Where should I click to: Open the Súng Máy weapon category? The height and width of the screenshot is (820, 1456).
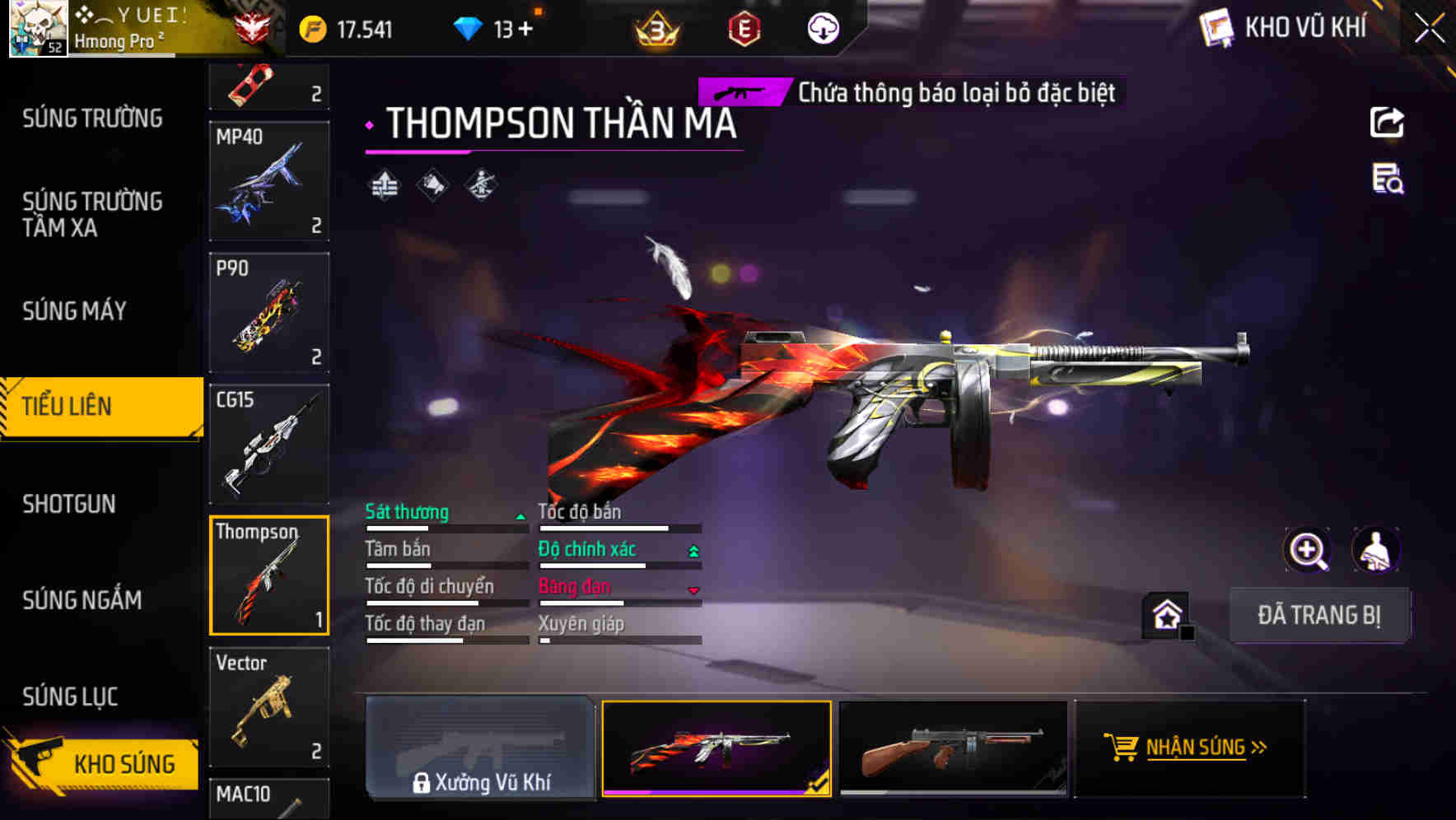[74, 311]
